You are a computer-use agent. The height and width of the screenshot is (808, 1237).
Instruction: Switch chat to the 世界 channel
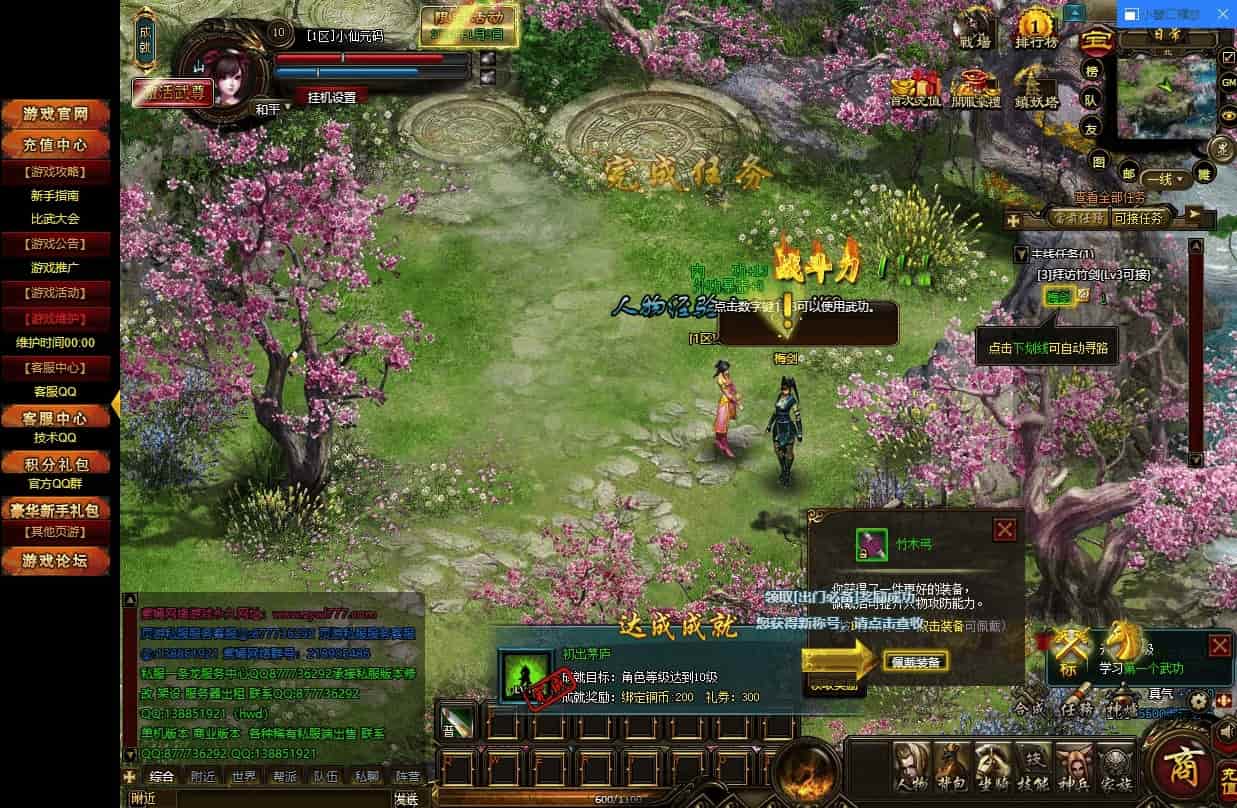pyautogui.click(x=244, y=776)
